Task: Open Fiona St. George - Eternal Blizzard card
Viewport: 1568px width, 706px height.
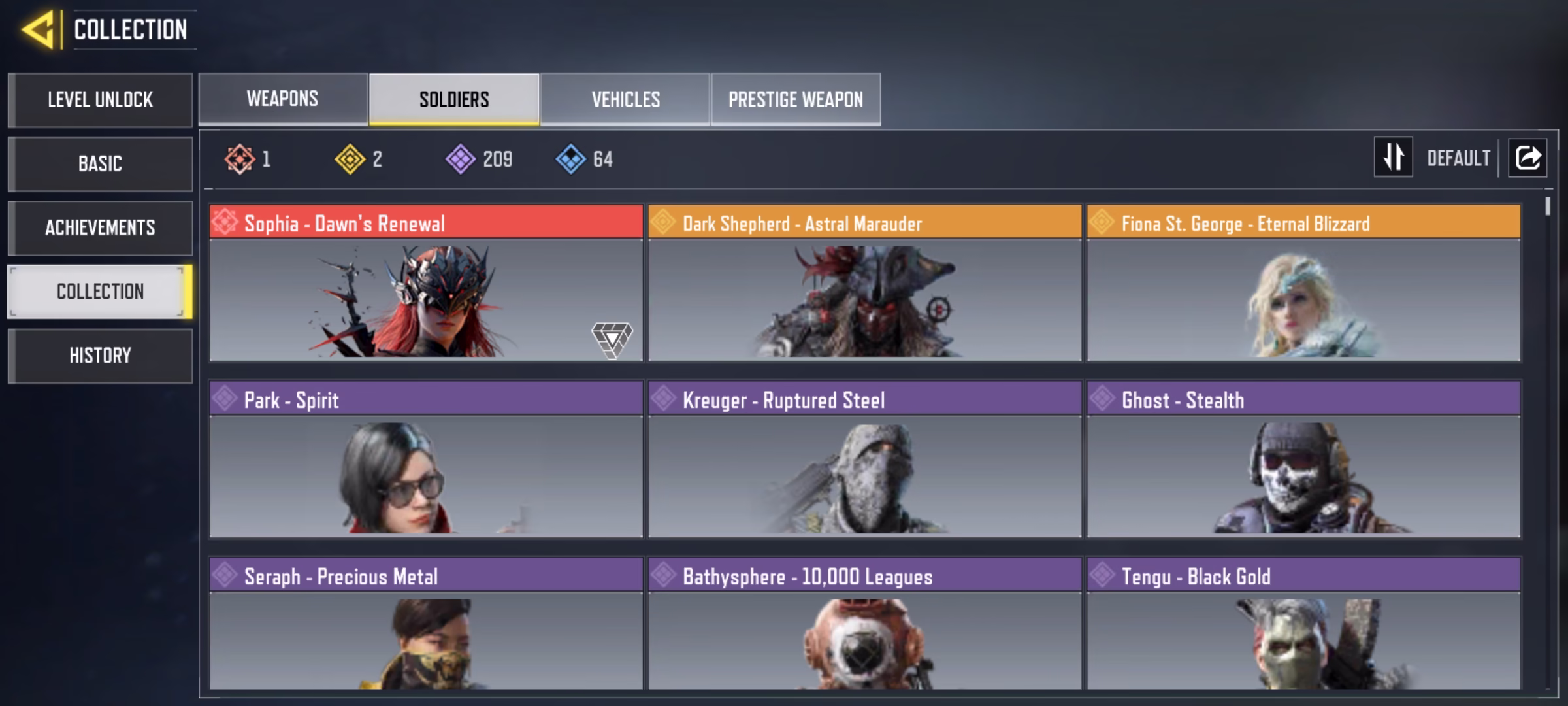Action: [1303, 283]
